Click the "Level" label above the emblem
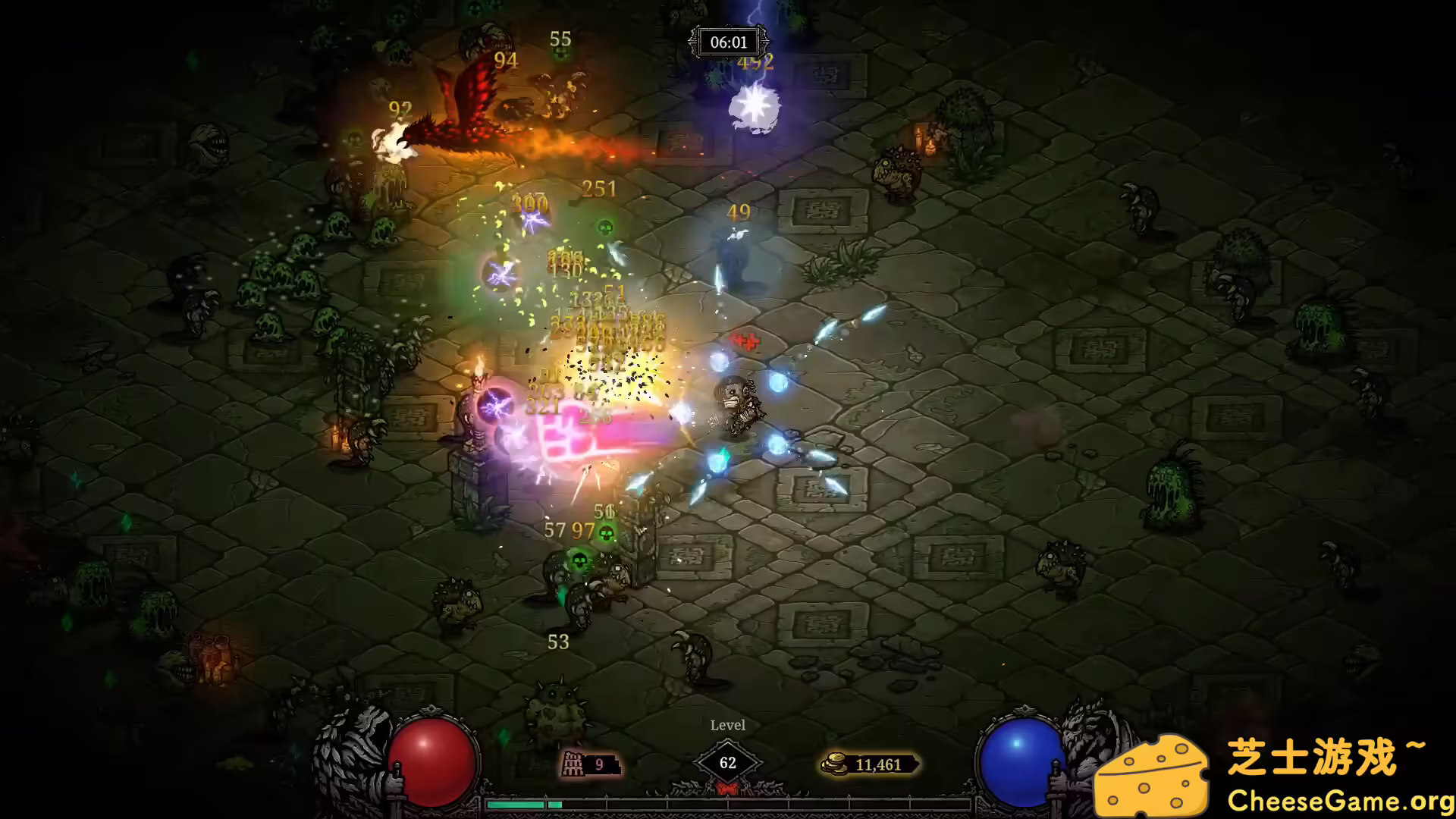Screen dimensions: 1456x819 (x=728, y=725)
